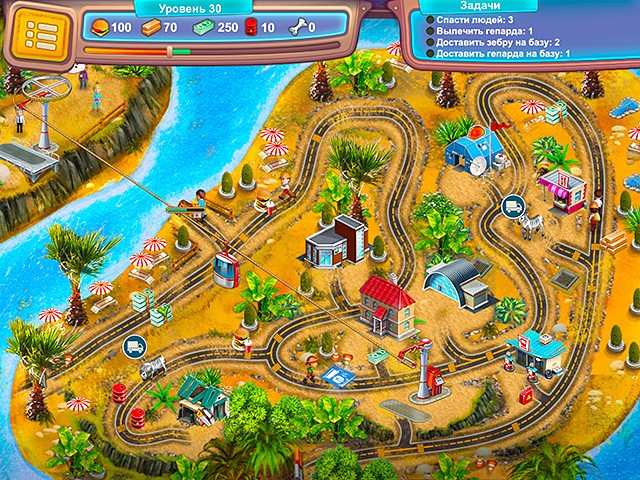This screenshot has width=640, height=480.
Task: Click truck bubble above zebra near red barrels
Action: (132, 348)
